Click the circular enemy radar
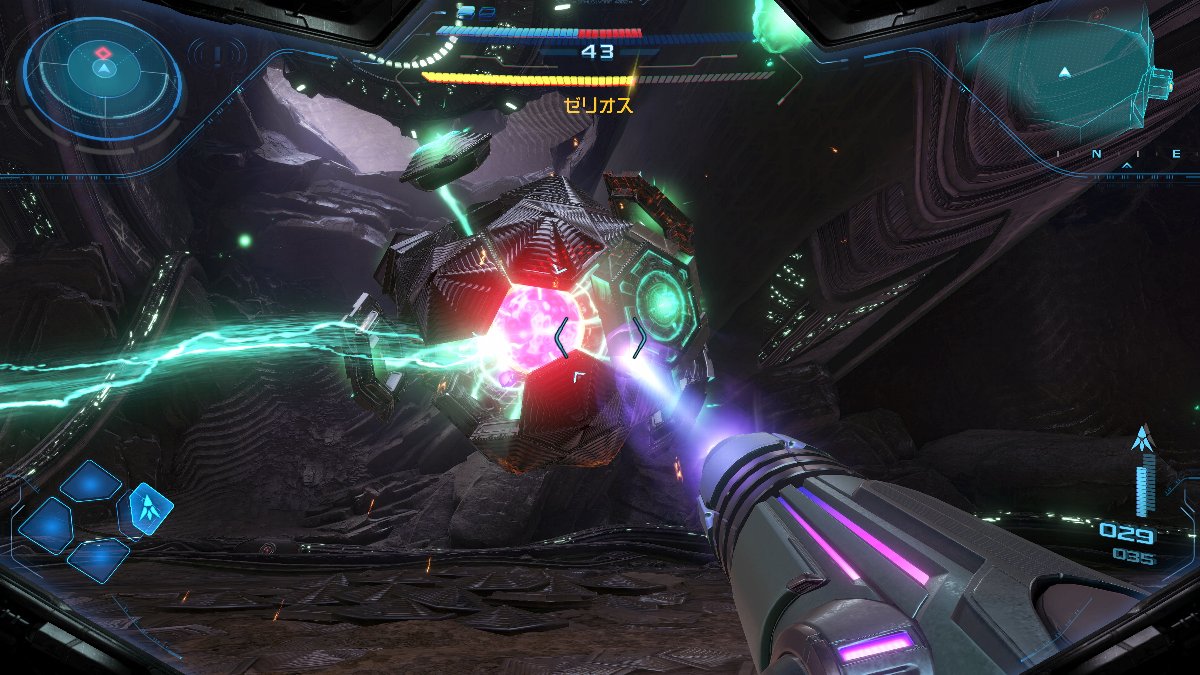The width and height of the screenshot is (1200, 675). coord(103,77)
